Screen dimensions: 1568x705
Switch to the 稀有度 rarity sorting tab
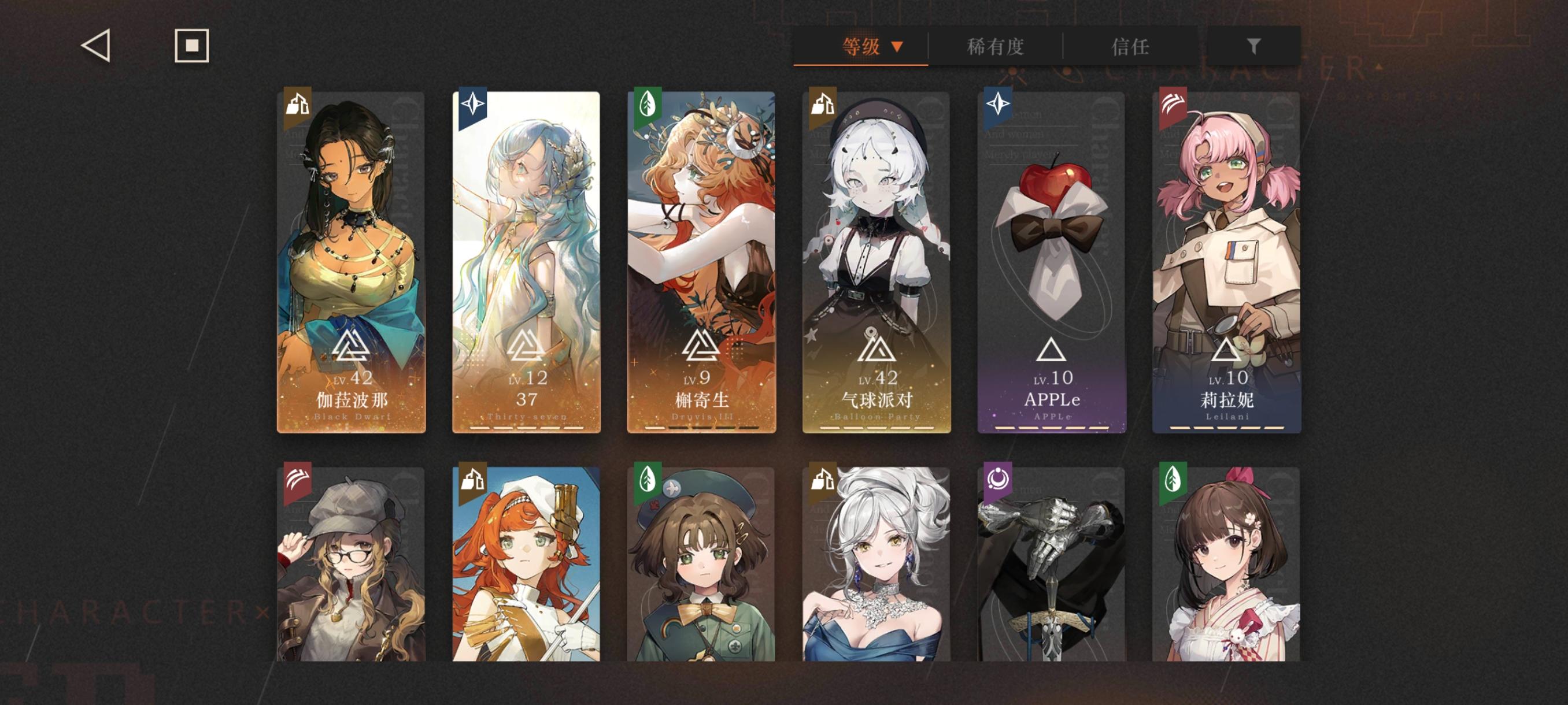click(996, 47)
